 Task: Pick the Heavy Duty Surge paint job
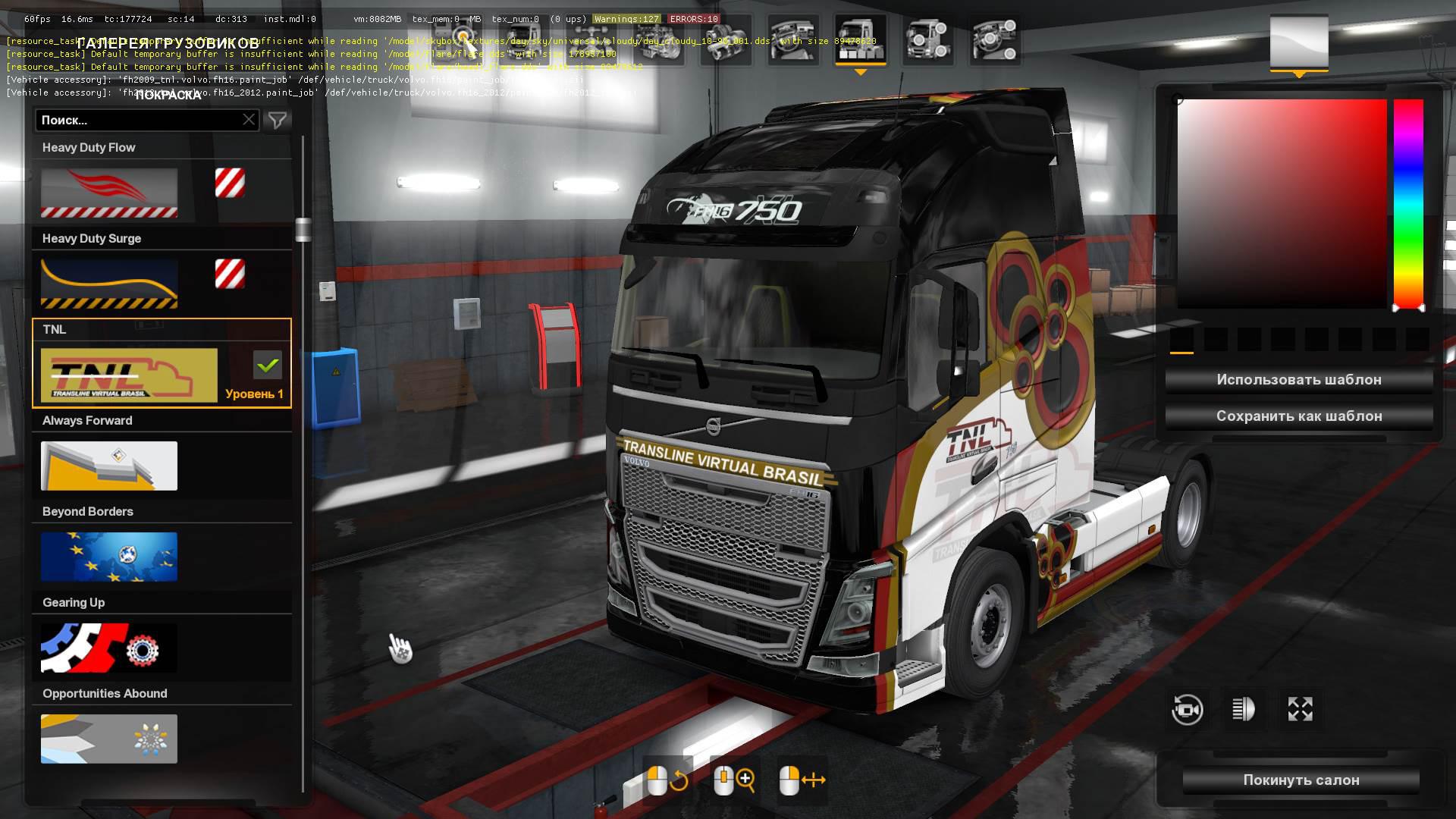tap(109, 284)
